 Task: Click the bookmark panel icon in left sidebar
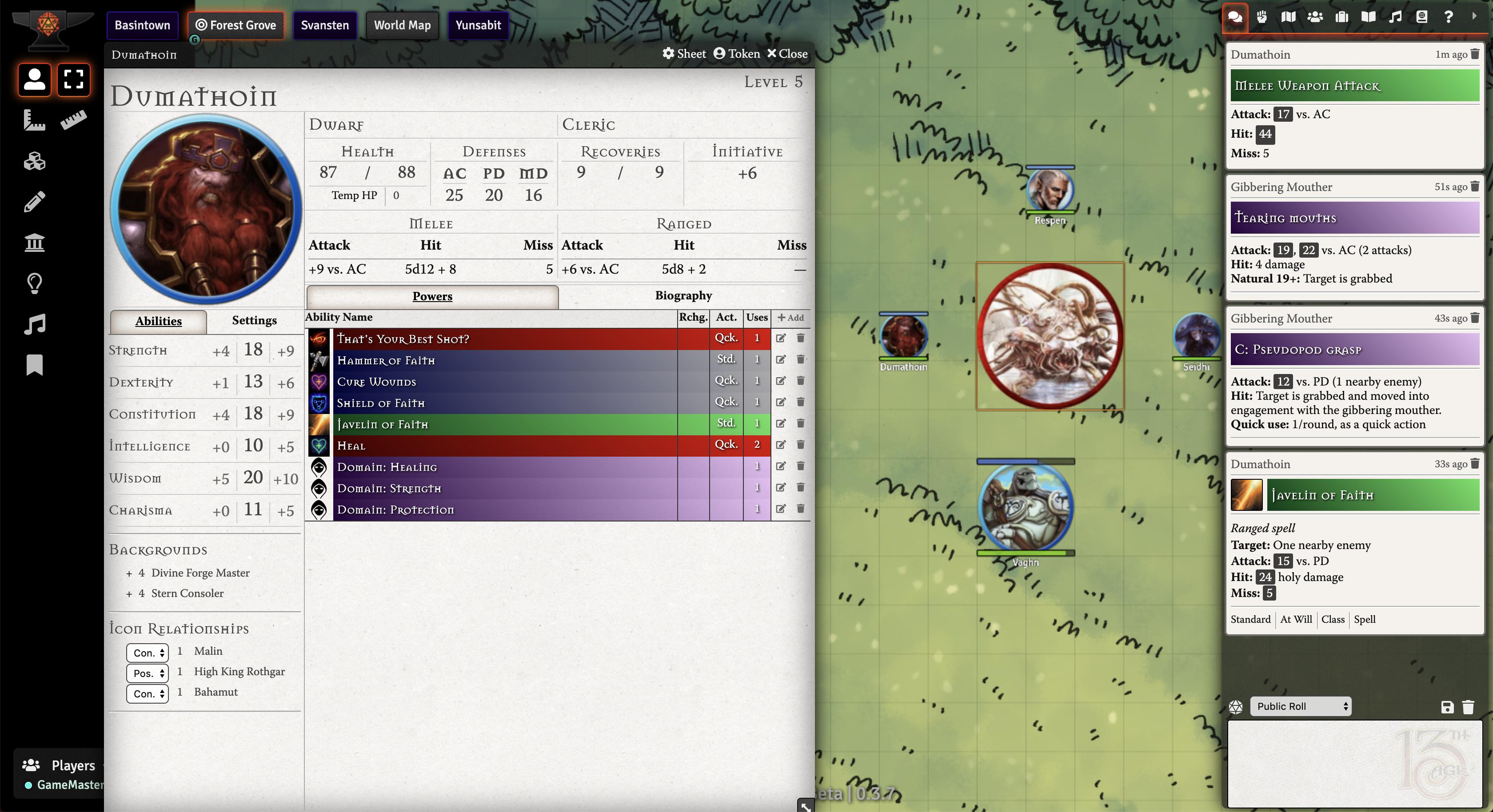pyautogui.click(x=34, y=365)
